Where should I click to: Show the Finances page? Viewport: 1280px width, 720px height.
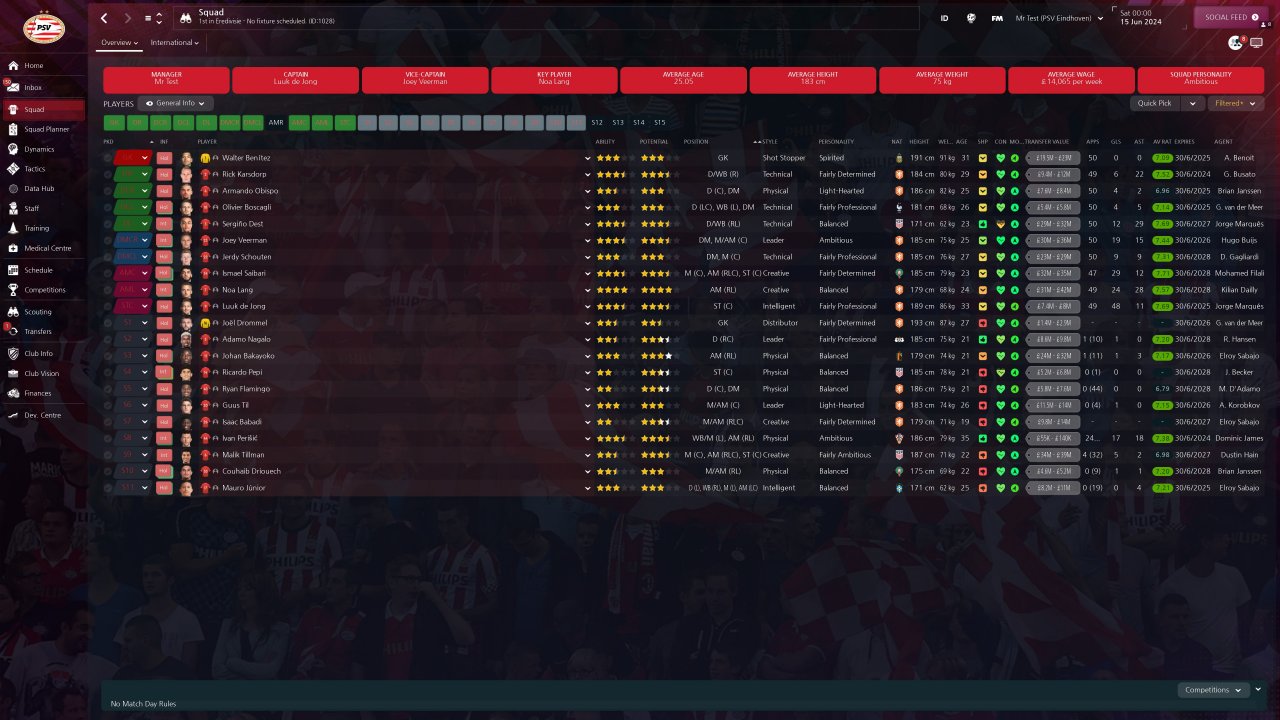click(38, 393)
